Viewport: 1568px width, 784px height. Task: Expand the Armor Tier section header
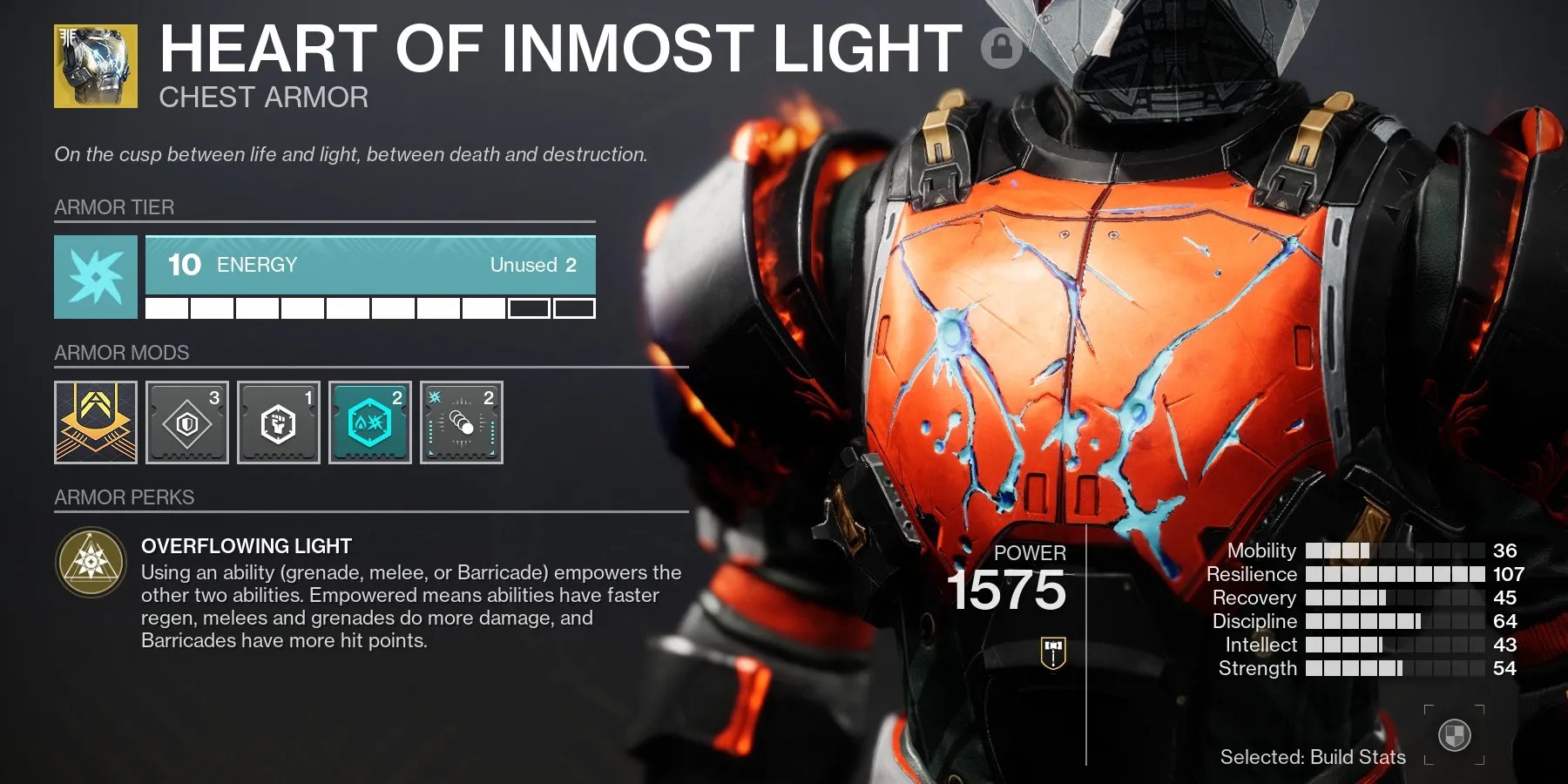[114, 207]
